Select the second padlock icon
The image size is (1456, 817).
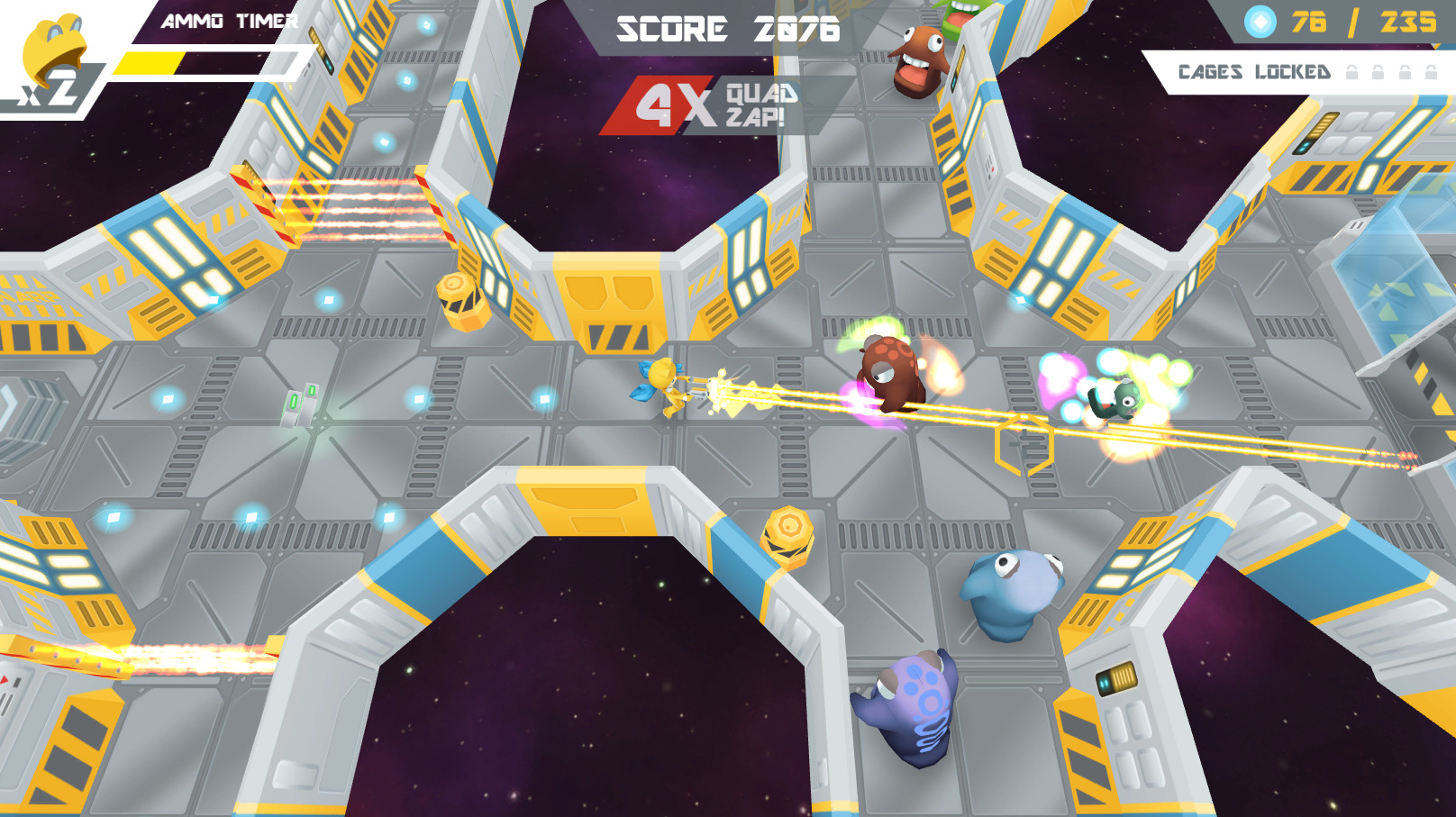(x=1378, y=74)
